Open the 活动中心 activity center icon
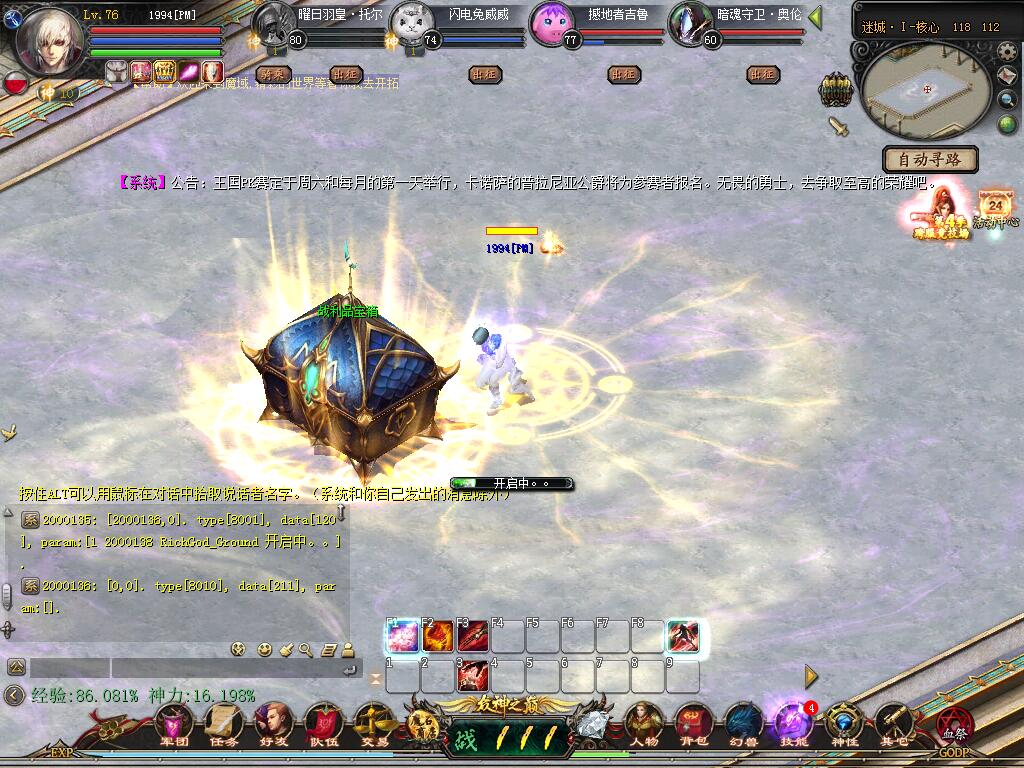The image size is (1024, 768). tap(996, 209)
